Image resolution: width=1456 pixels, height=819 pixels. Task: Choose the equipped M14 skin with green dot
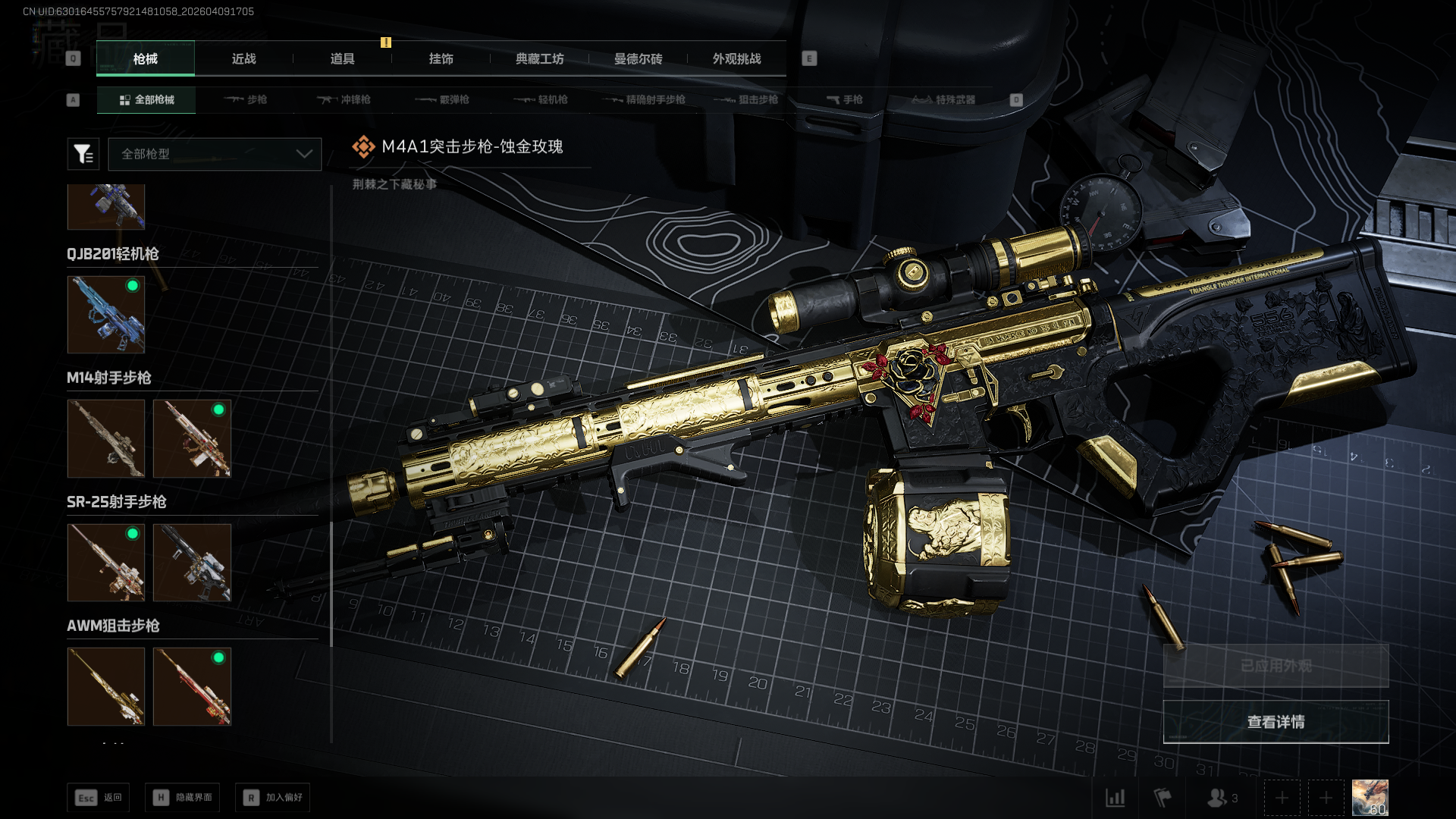tap(192, 438)
